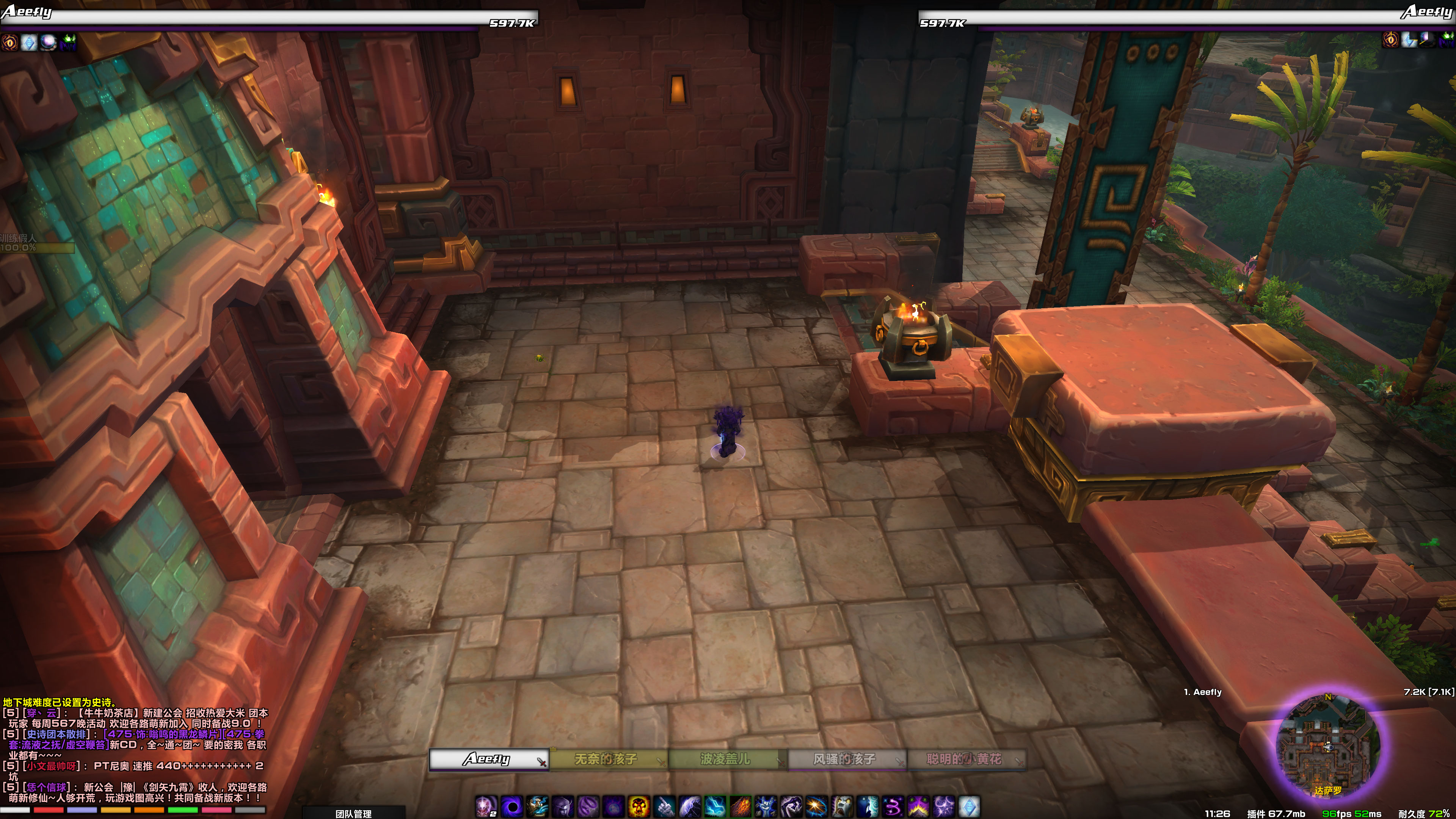The height and width of the screenshot is (819, 1456).
Task: Click the green-flame demon buff icon
Action: 67,42
